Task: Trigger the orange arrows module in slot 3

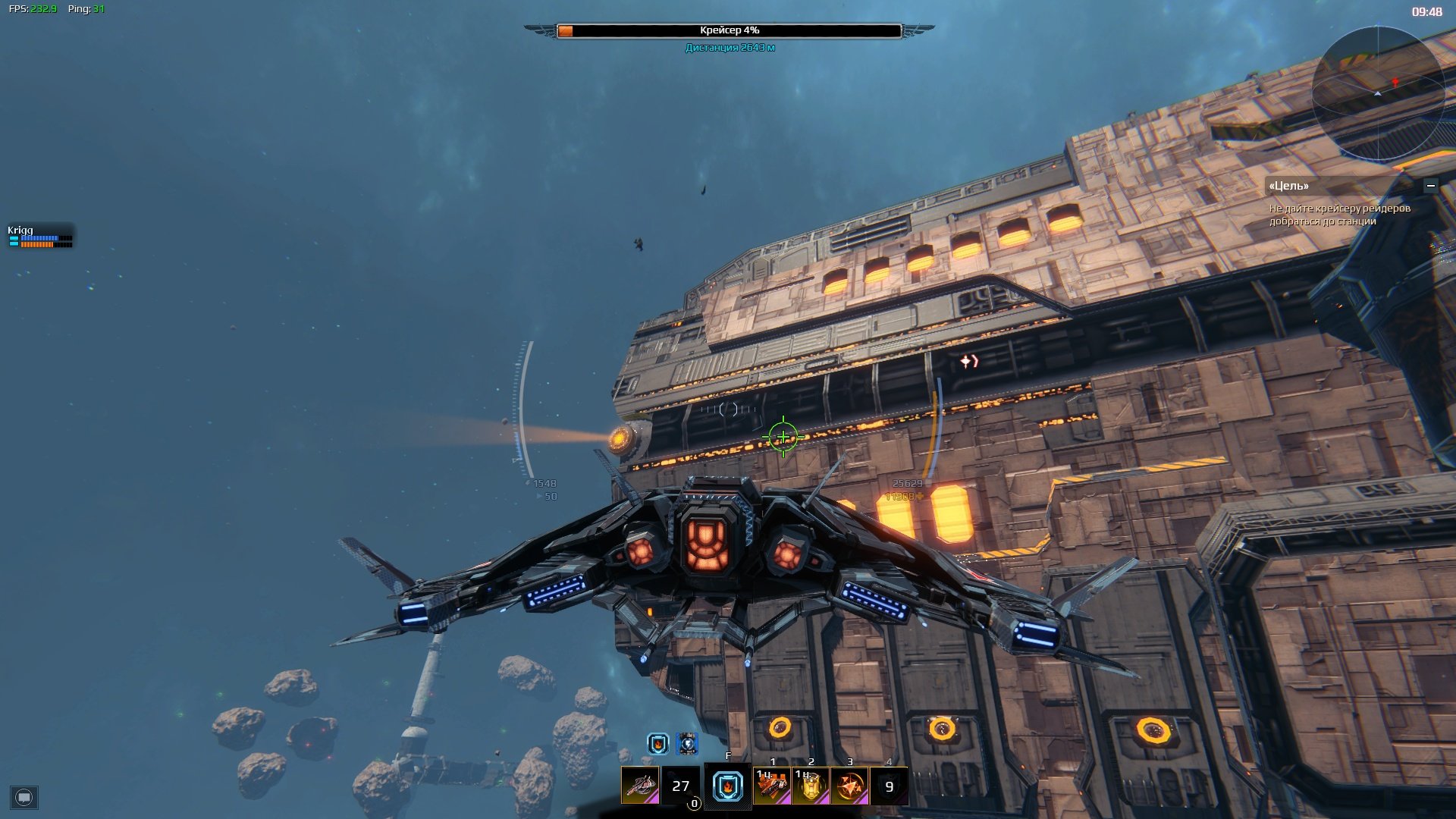Action: point(849,786)
